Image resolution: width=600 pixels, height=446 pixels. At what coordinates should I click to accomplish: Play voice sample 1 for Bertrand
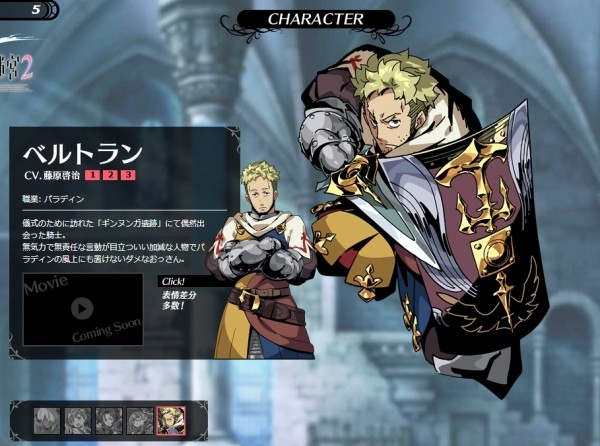click(x=93, y=175)
